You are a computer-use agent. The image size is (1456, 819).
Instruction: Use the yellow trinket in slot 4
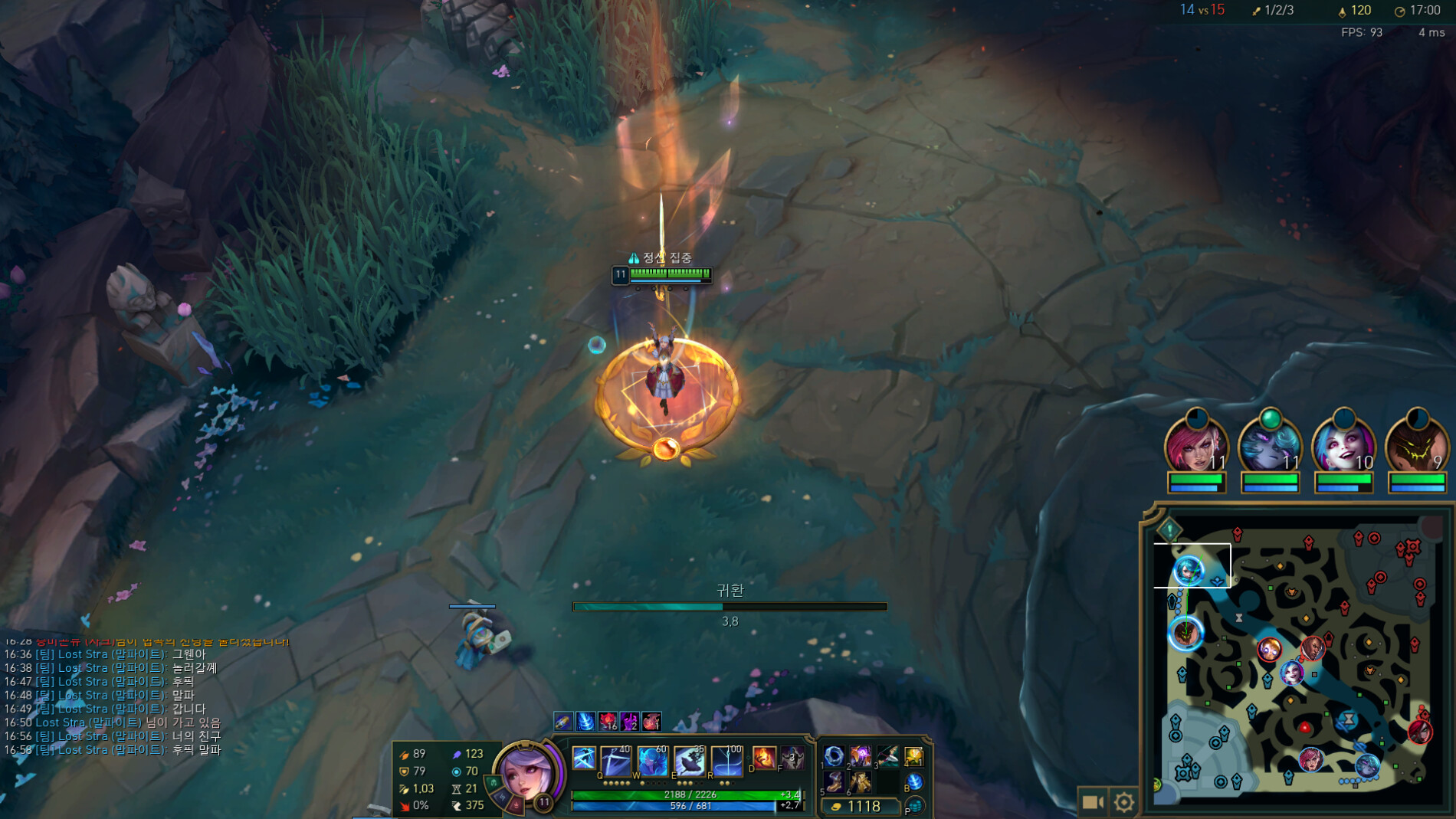(913, 756)
